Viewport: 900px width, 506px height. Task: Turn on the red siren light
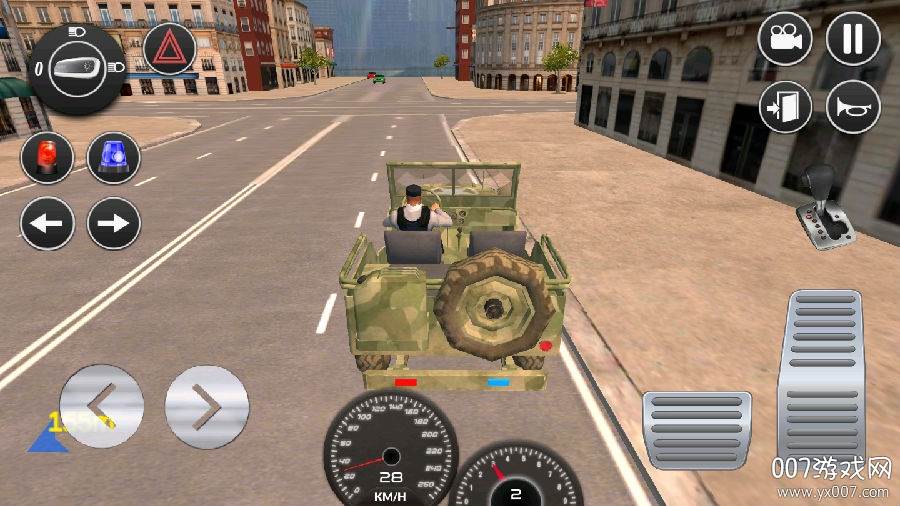pyautogui.click(x=47, y=158)
